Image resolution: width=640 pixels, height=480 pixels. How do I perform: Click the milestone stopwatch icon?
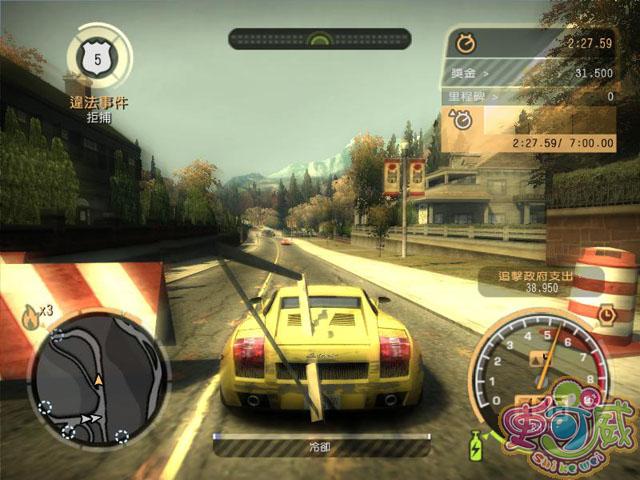tap(464, 120)
